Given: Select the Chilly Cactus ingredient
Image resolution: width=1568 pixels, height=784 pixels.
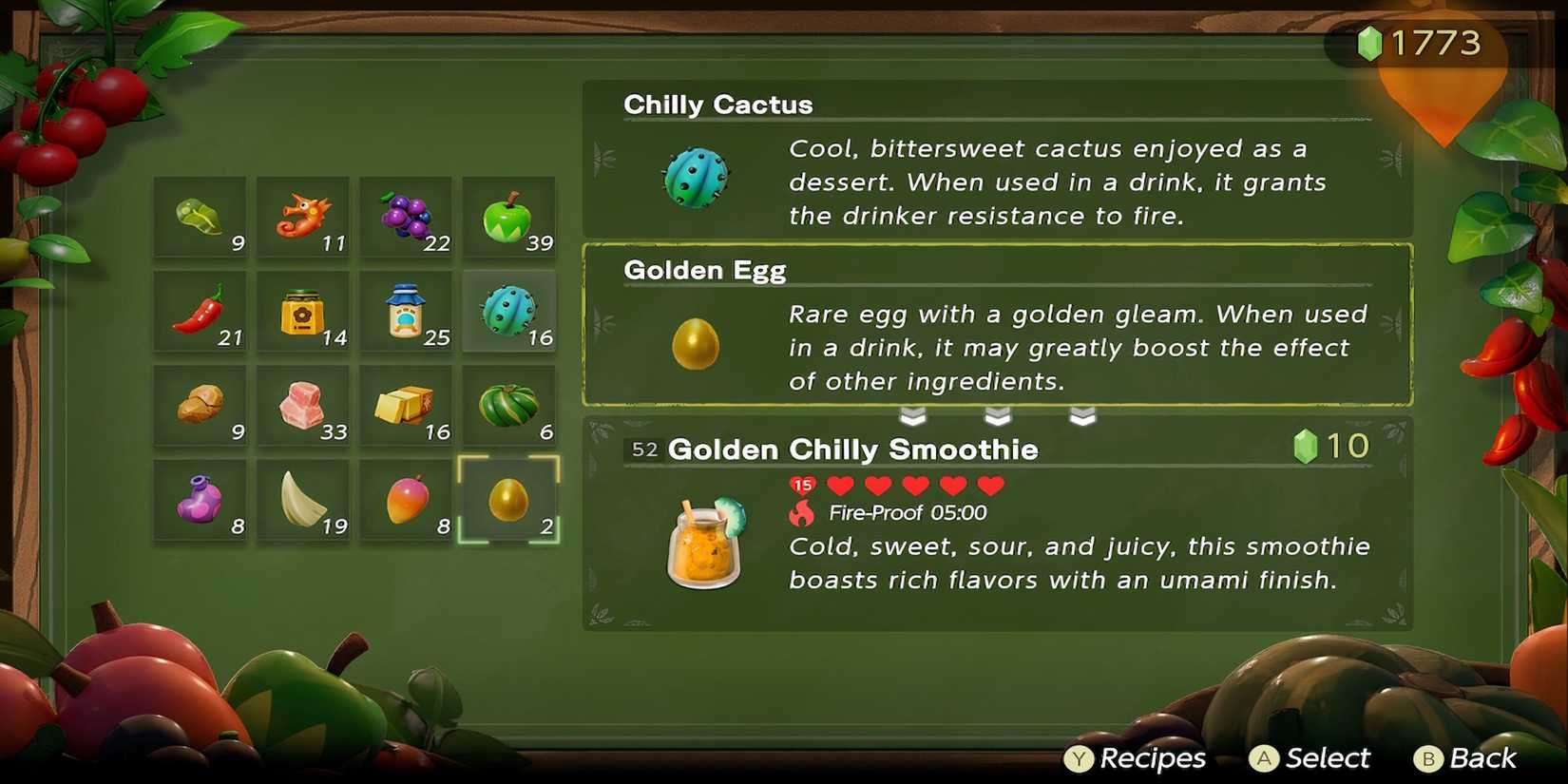Looking at the screenshot, I should coord(509,311).
